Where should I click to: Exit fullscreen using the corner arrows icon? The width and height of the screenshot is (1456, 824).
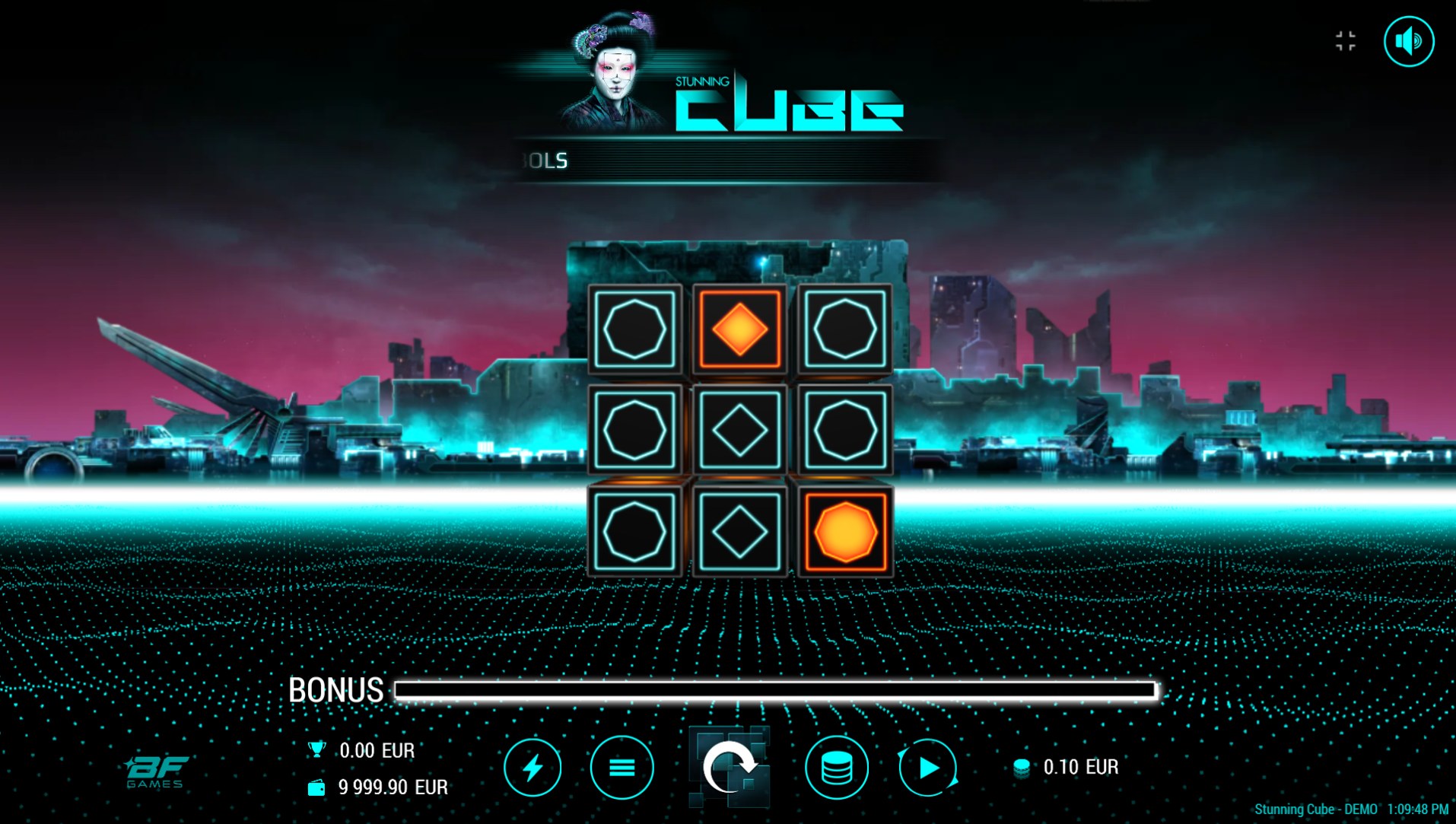click(1345, 41)
